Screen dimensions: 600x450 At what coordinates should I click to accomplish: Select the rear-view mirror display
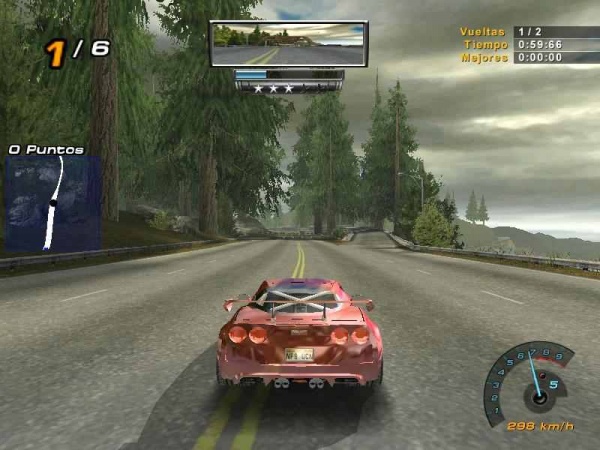(x=288, y=44)
